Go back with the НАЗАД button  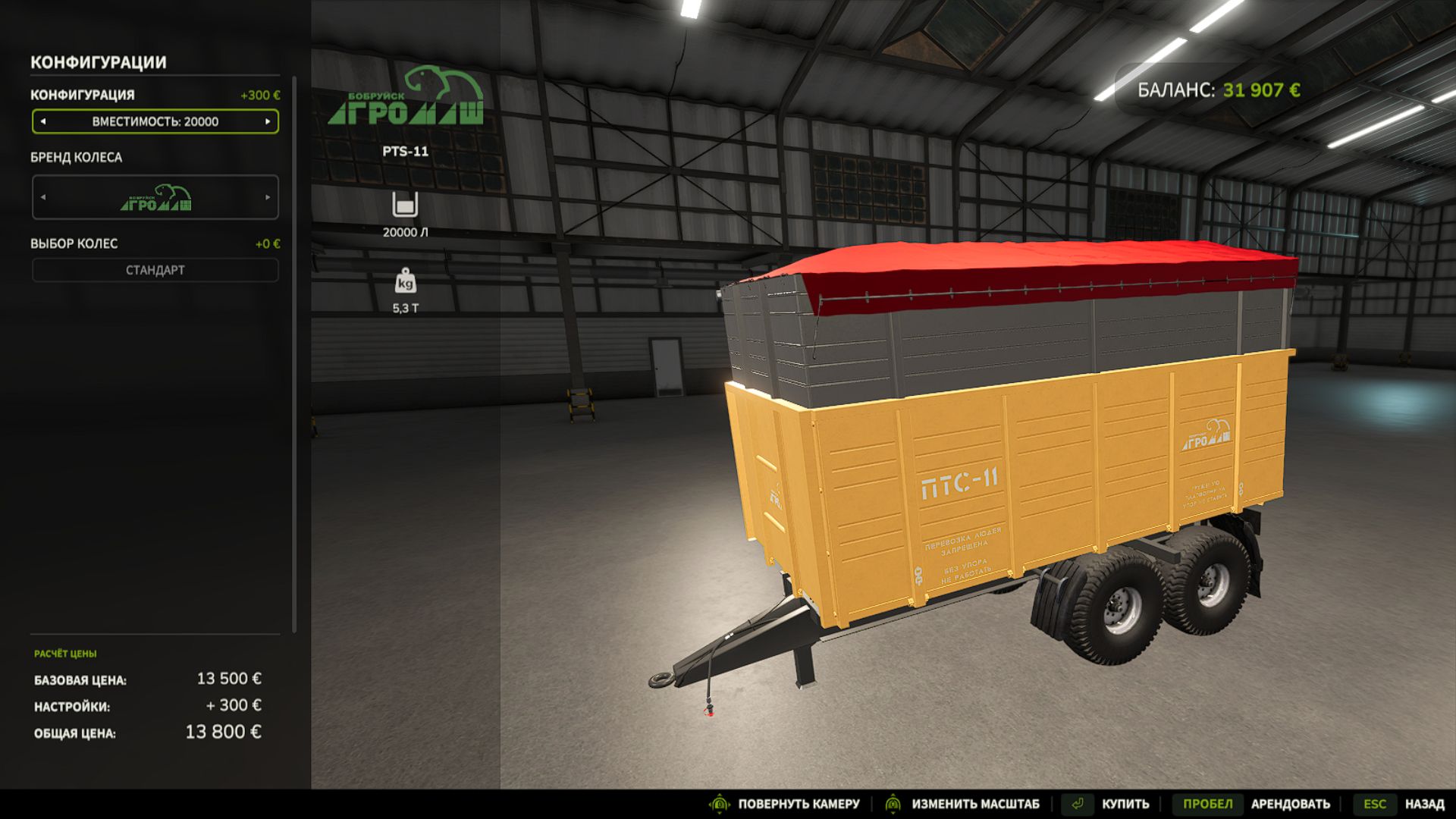point(1423,804)
